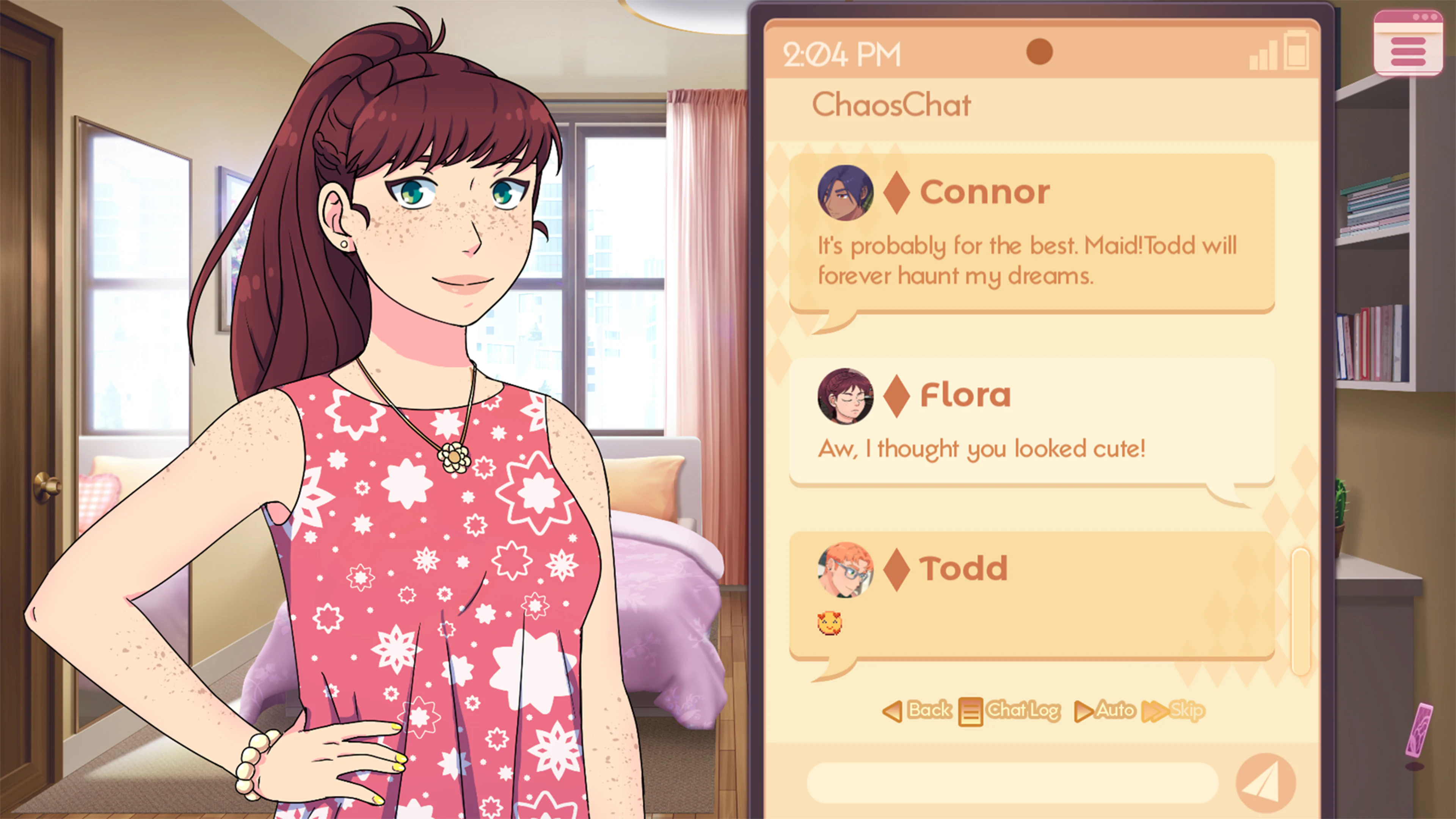Click the notification dot in the status bar
The image size is (1456, 819).
[x=1040, y=53]
